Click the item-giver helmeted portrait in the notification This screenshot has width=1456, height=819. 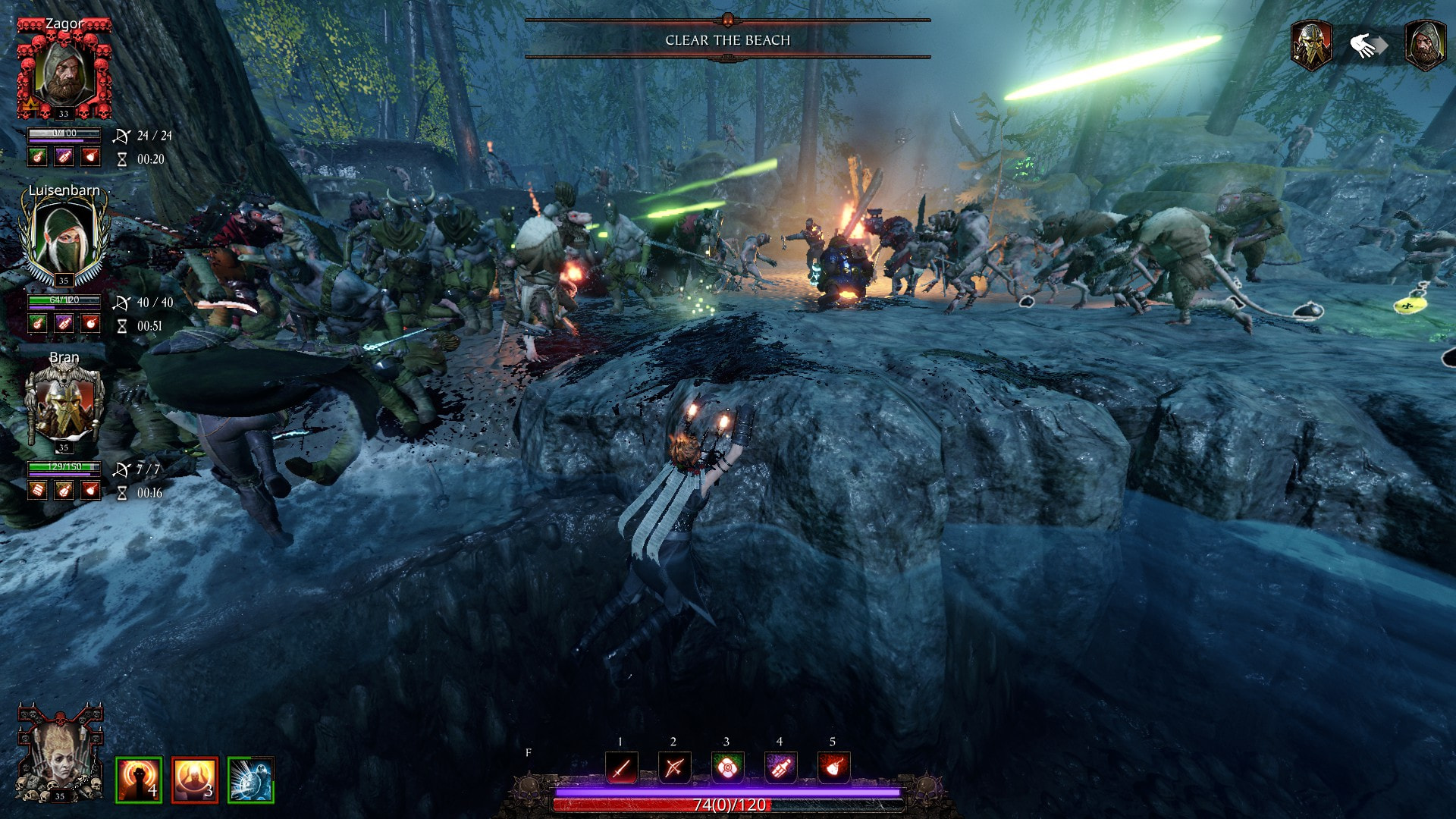(1311, 45)
